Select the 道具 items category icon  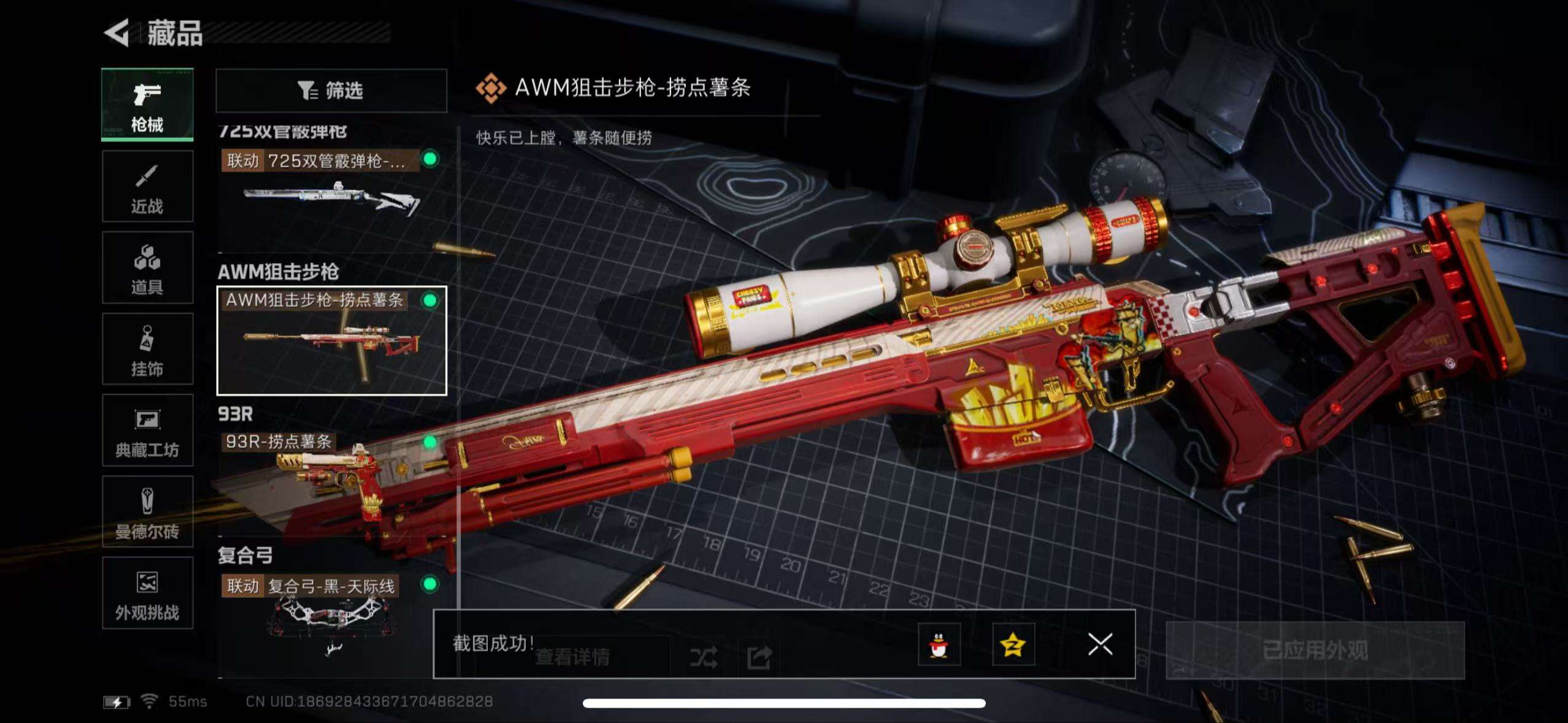[147, 267]
